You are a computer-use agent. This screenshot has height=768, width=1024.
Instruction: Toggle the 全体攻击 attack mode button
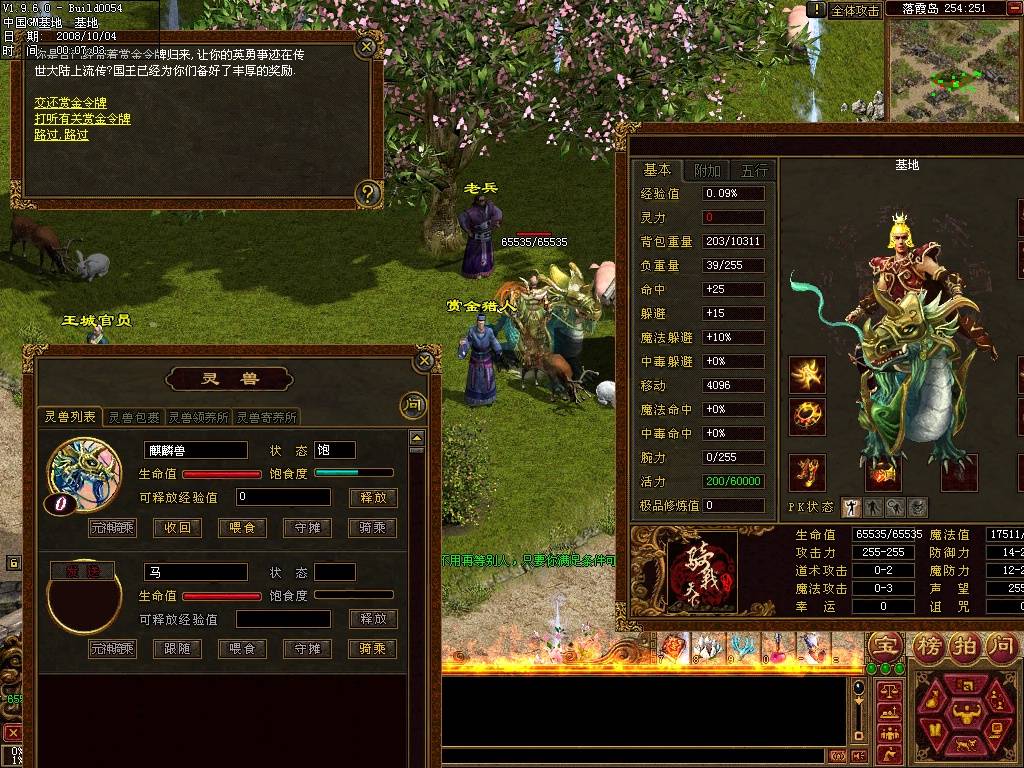point(855,10)
